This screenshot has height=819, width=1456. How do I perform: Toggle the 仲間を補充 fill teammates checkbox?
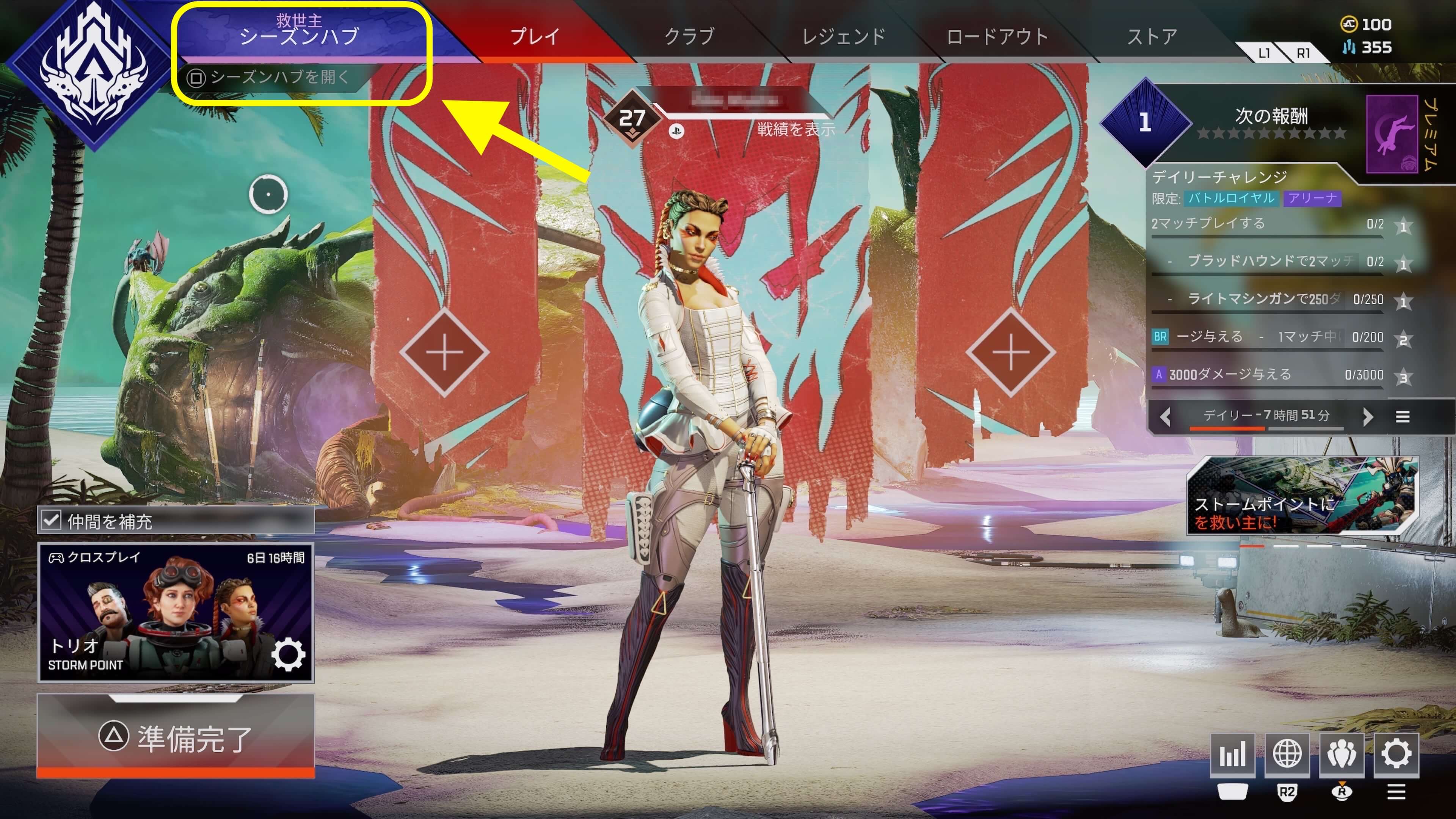pyautogui.click(x=52, y=520)
